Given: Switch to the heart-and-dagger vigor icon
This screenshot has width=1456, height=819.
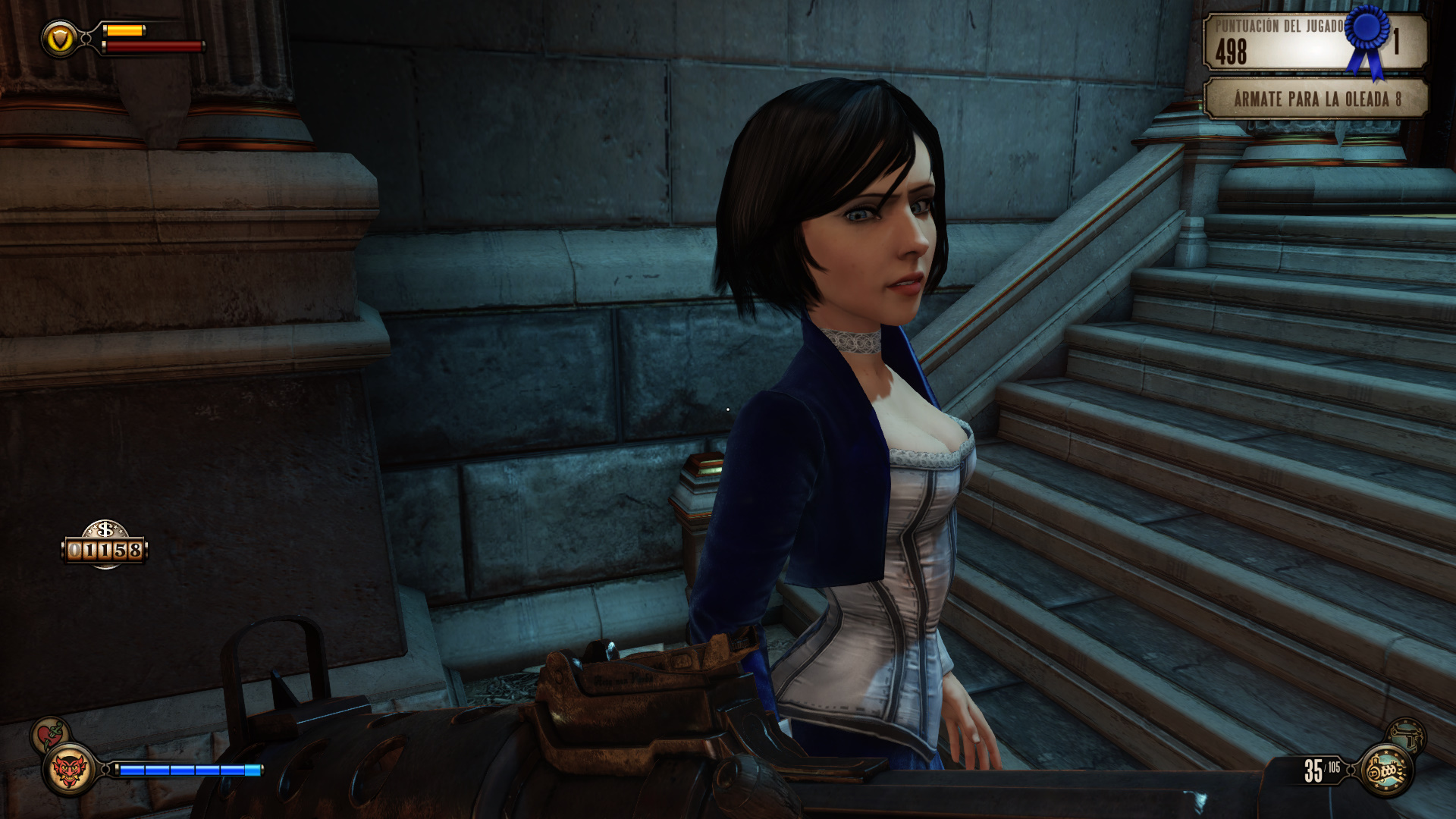Looking at the screenshot, I should click(50, 734).
